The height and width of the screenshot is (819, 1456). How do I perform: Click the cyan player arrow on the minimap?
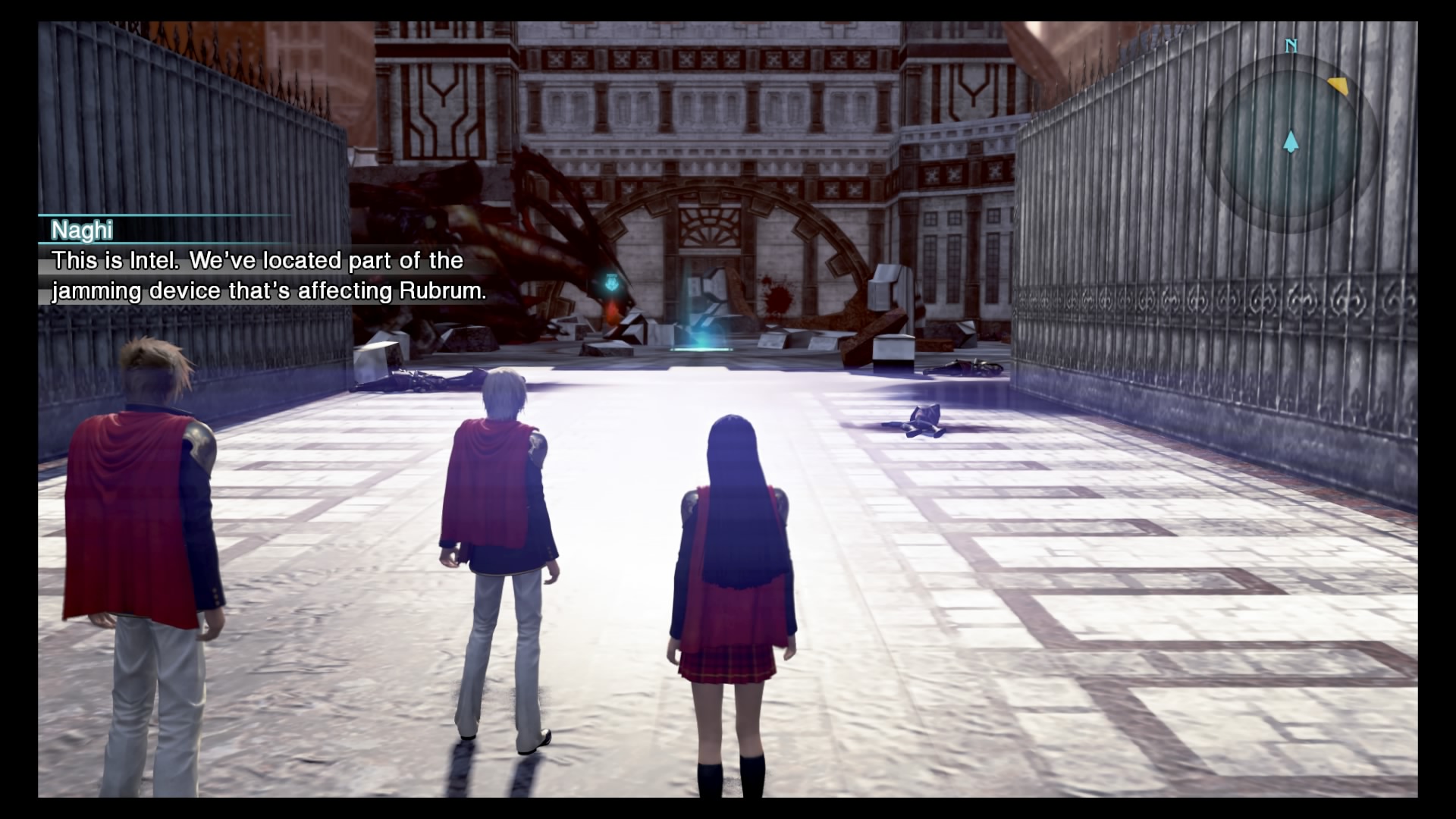1291,140
